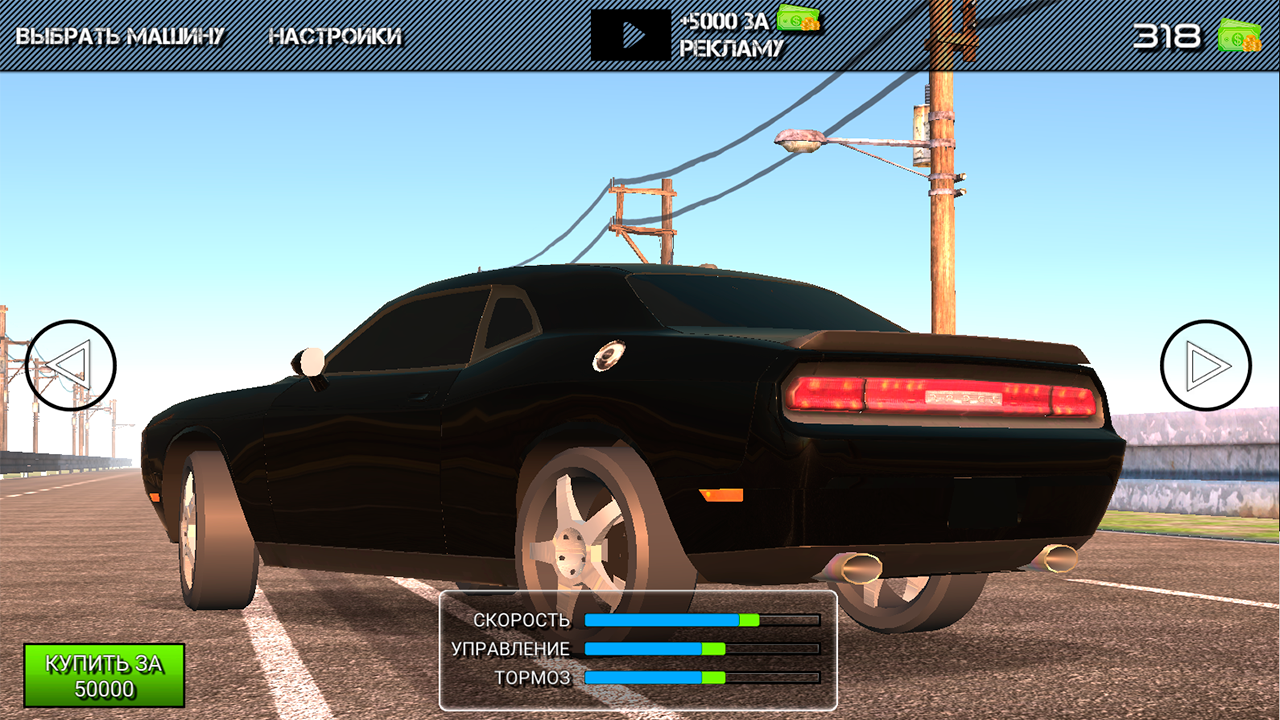This screenshot has height=720, width=1280.
Task: Click the cash stack icon beside the 318 balance
Action: pyautogui.click(x=1240, y=36)
